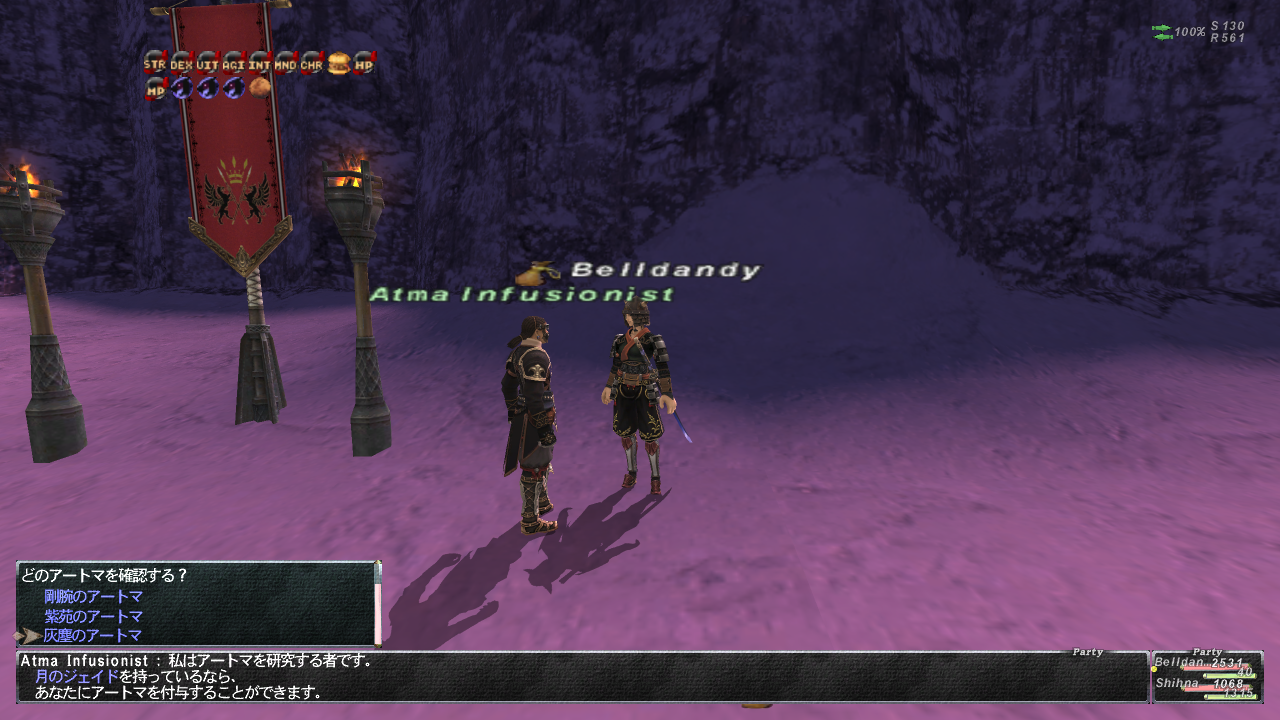
Task: Click the DEX boost status icon
Action: [181, 64]
